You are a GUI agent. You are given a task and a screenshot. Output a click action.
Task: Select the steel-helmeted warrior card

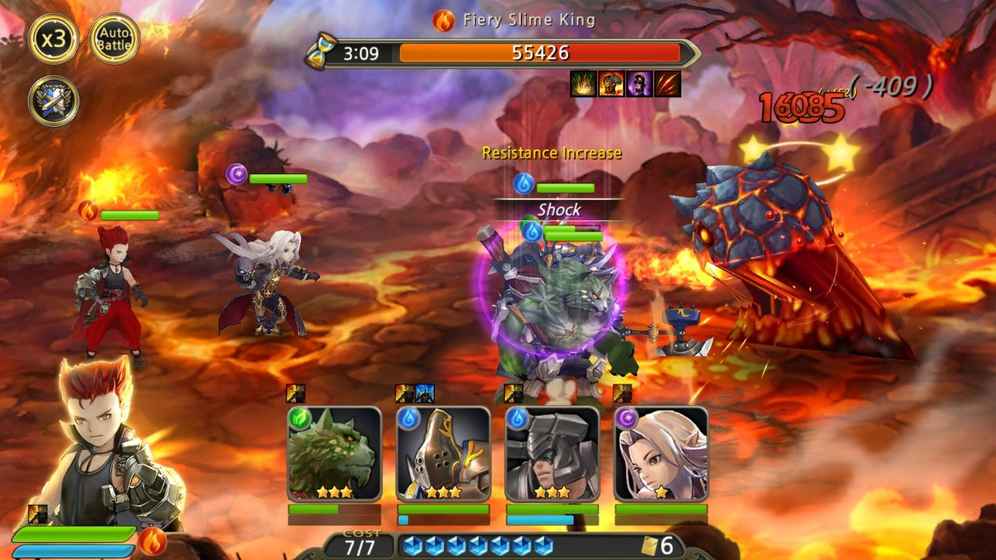pyautogui.click(x=552, y=454)
